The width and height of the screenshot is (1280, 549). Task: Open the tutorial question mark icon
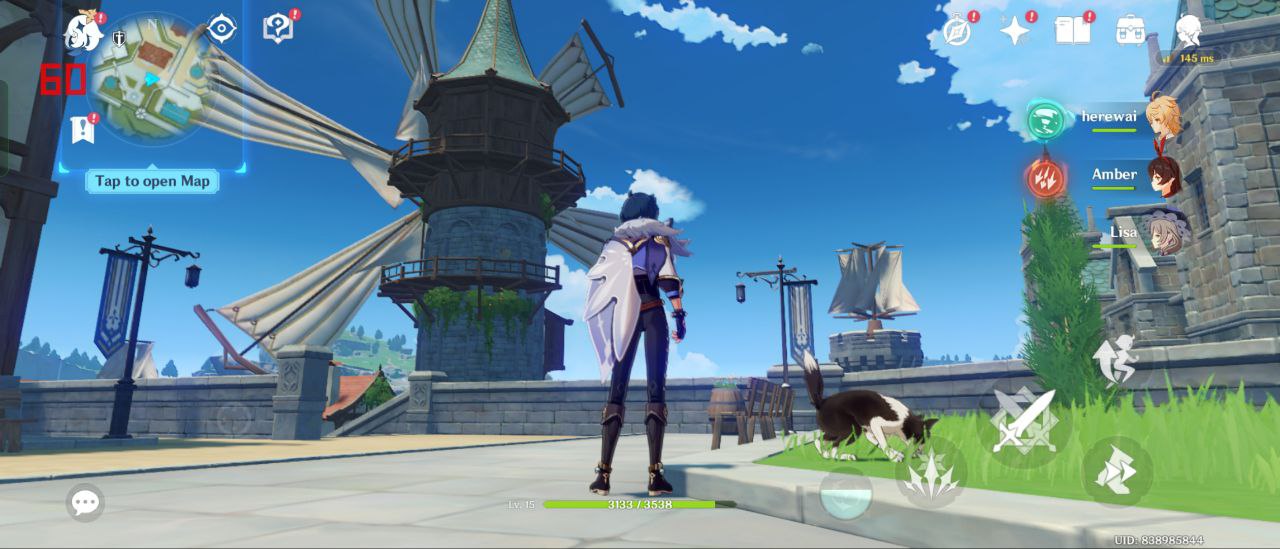pyautogui.click(x=278, y=28)
